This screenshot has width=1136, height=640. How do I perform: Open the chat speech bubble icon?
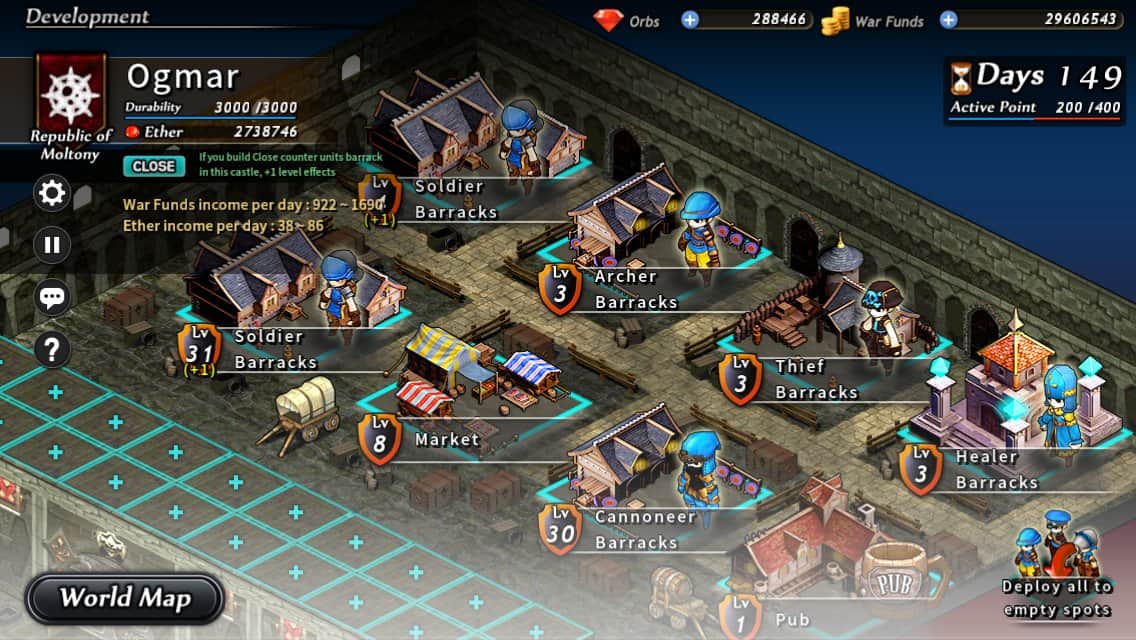pyautogui.click(x=52, y=297)
